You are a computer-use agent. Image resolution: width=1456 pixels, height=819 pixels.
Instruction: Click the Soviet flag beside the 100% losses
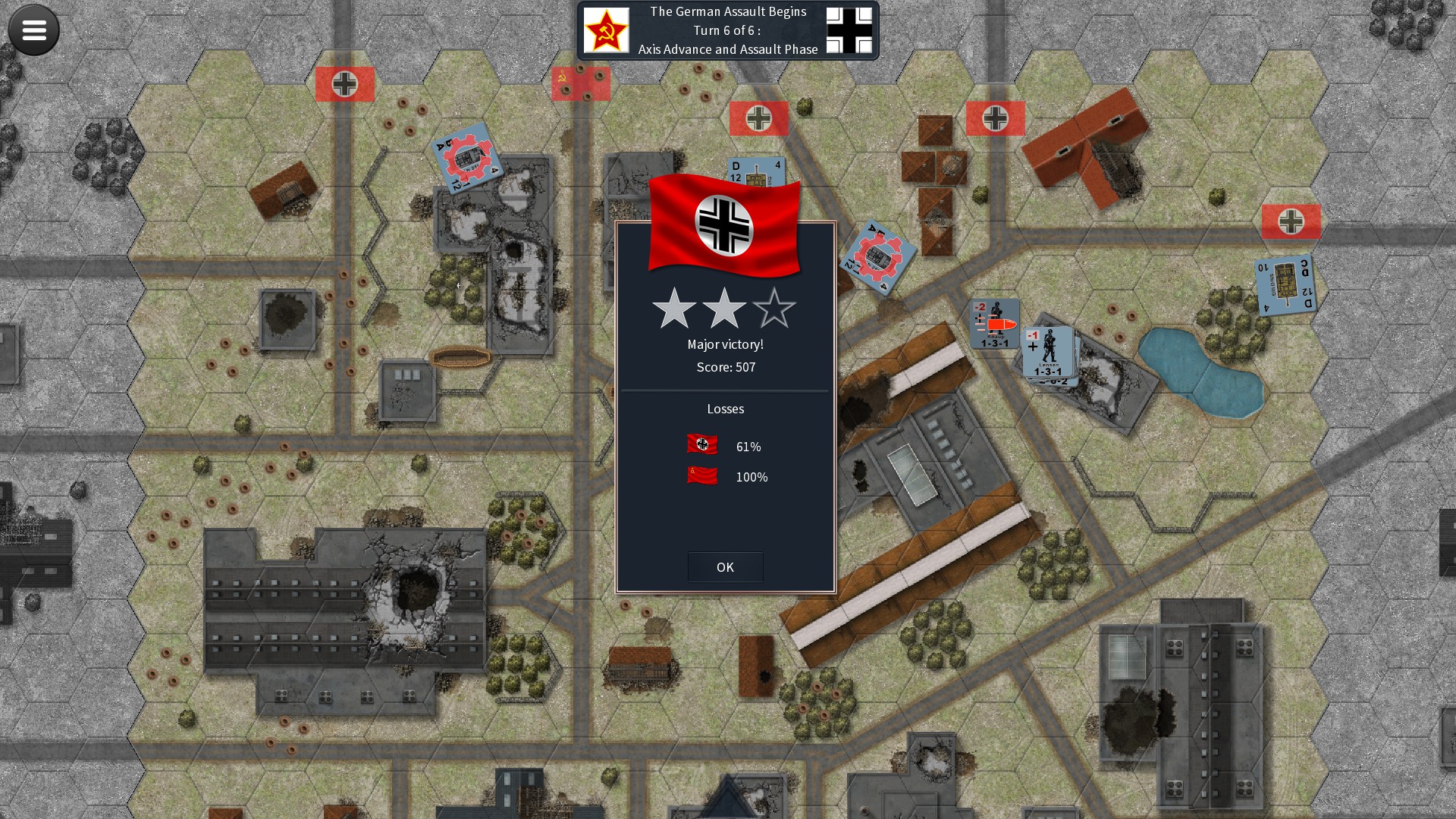701,477
